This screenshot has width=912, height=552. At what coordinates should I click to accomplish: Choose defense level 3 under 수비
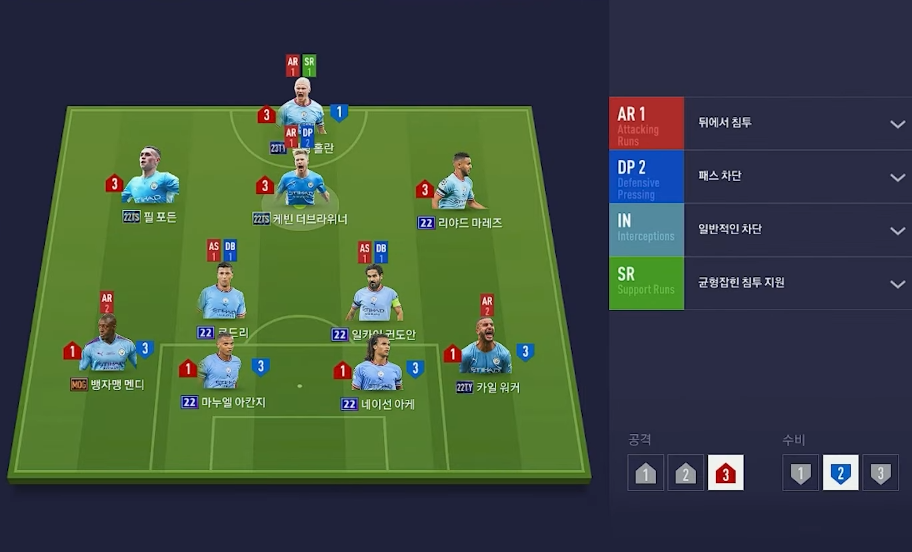pos(880,473)
